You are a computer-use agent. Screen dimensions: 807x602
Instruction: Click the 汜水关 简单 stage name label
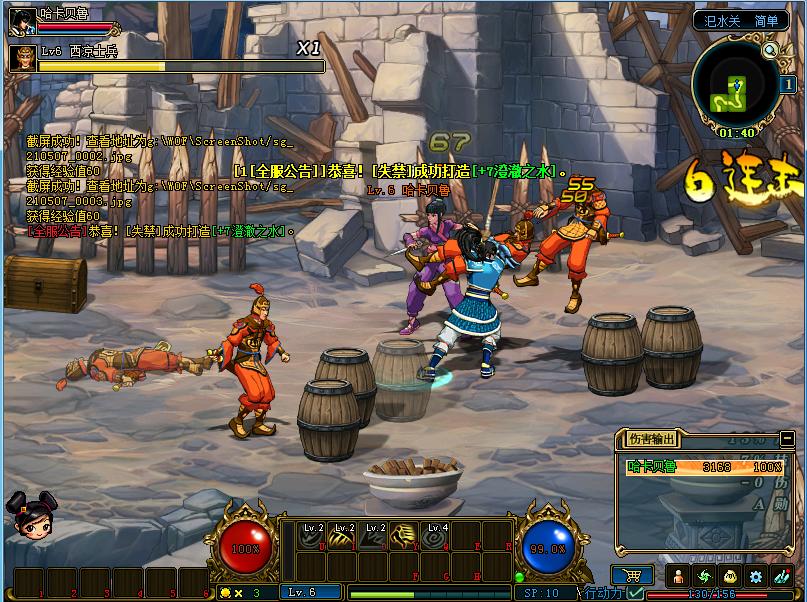pos(741,19)
